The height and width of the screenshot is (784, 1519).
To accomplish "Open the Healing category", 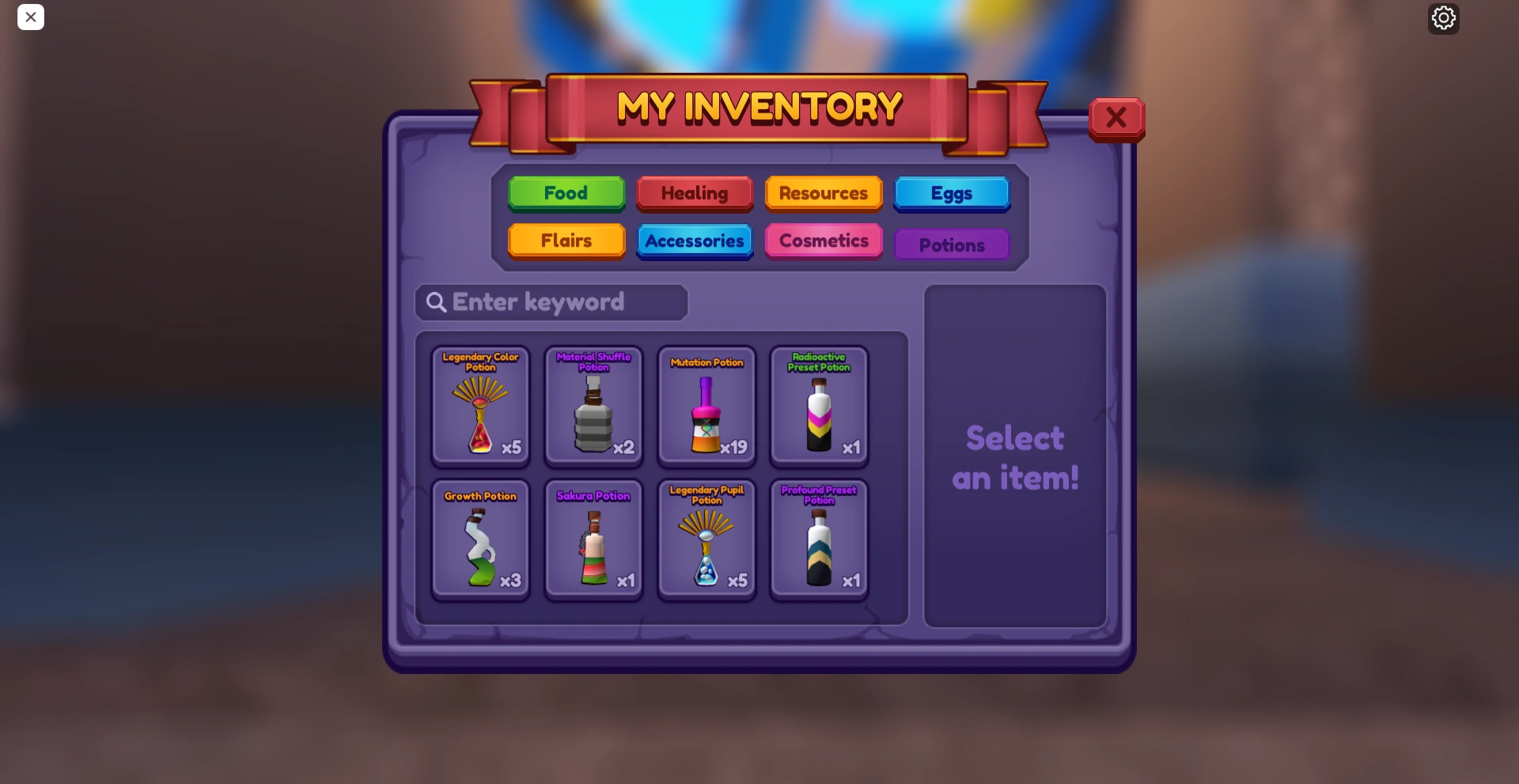I will pyautogui.click(x=694, y=193).
